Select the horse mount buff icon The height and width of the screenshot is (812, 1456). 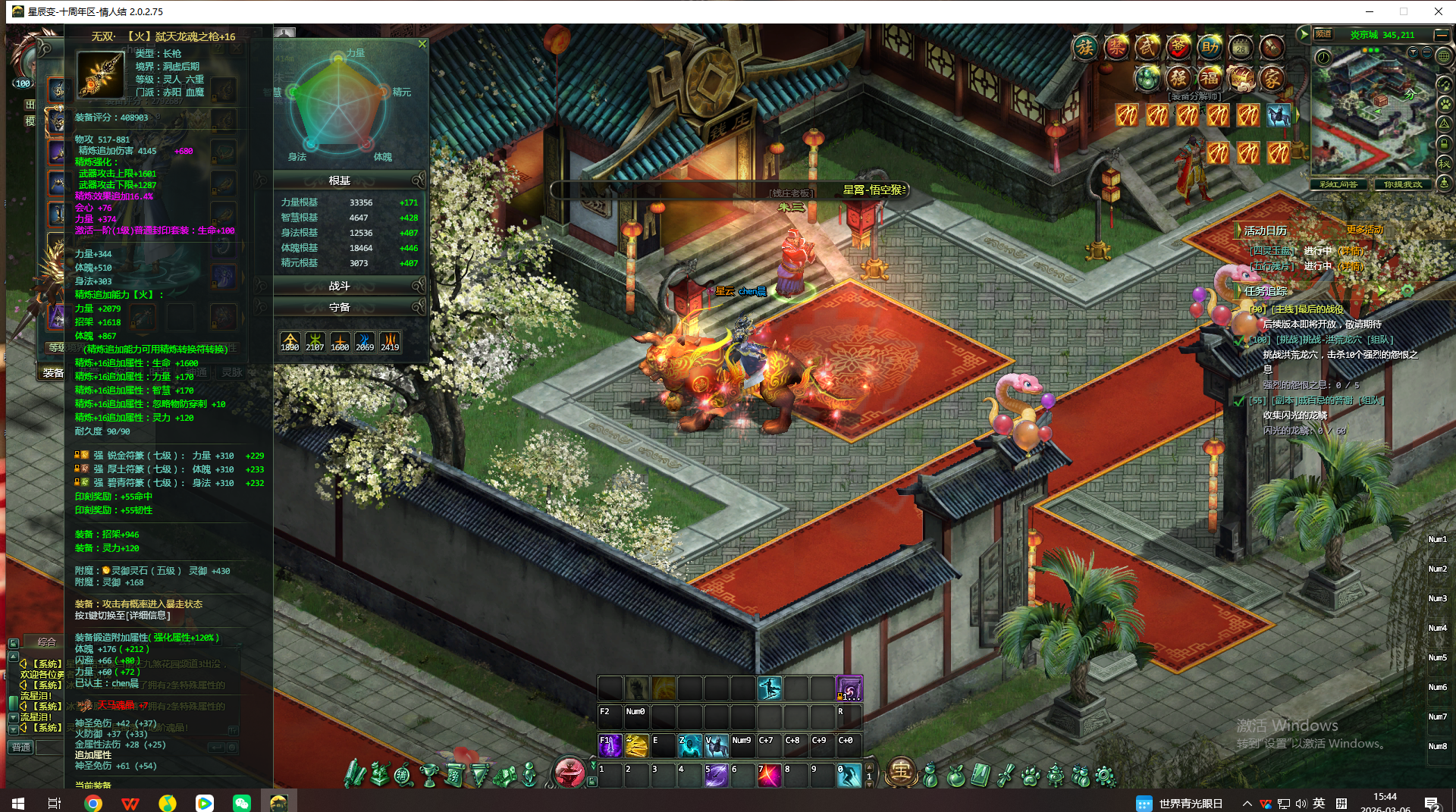pyautogui.click(x=1279, y=115)
